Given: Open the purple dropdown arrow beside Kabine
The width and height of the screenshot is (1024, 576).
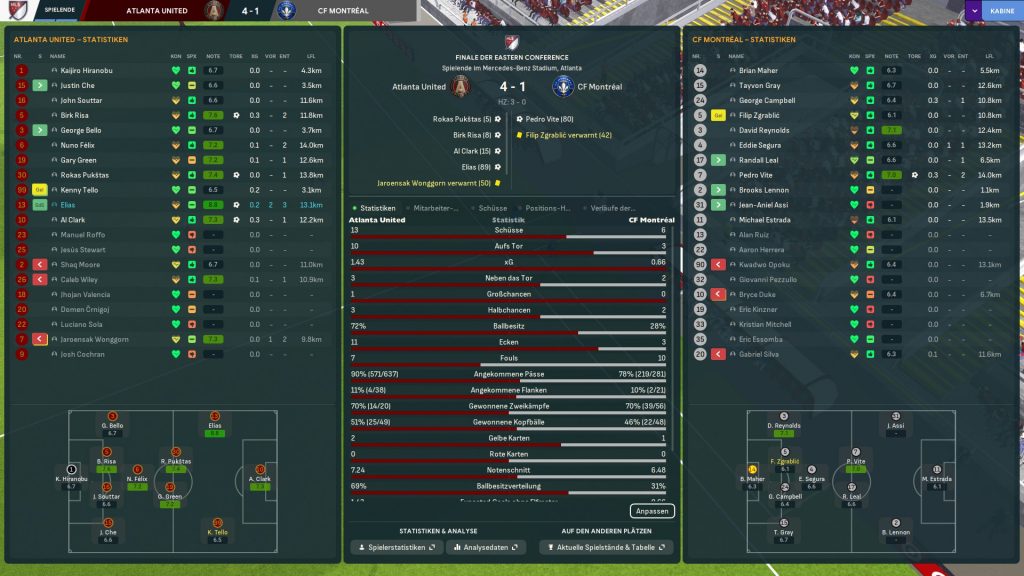Looking at the screenshot, I should pos(973,10).
